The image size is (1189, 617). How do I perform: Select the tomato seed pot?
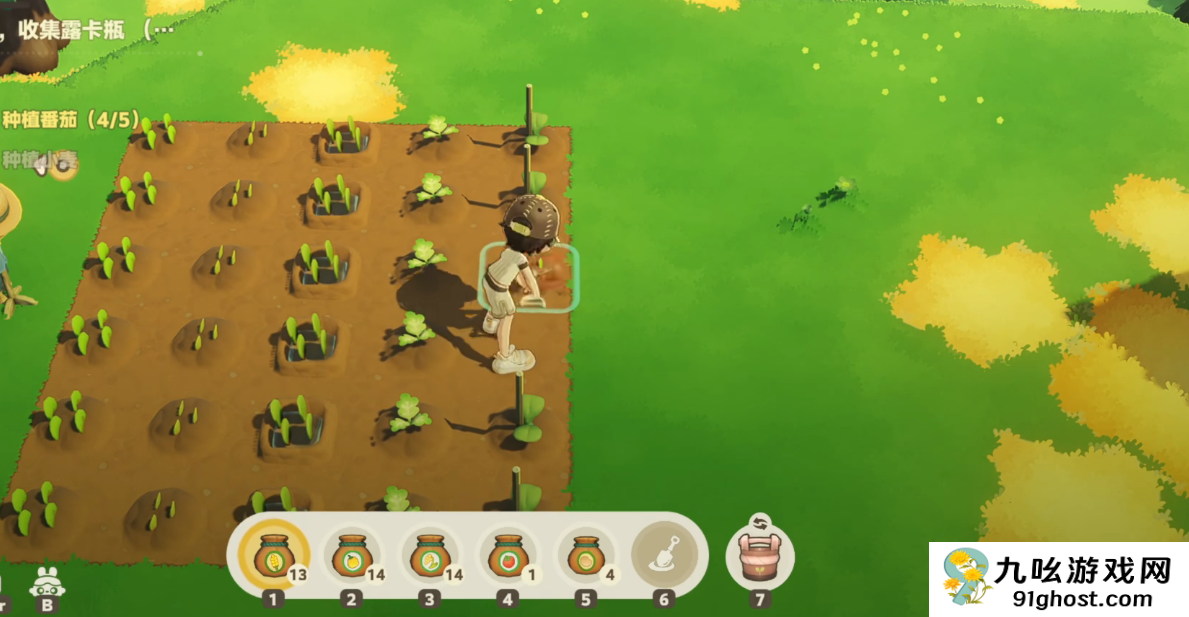(508, 555)
